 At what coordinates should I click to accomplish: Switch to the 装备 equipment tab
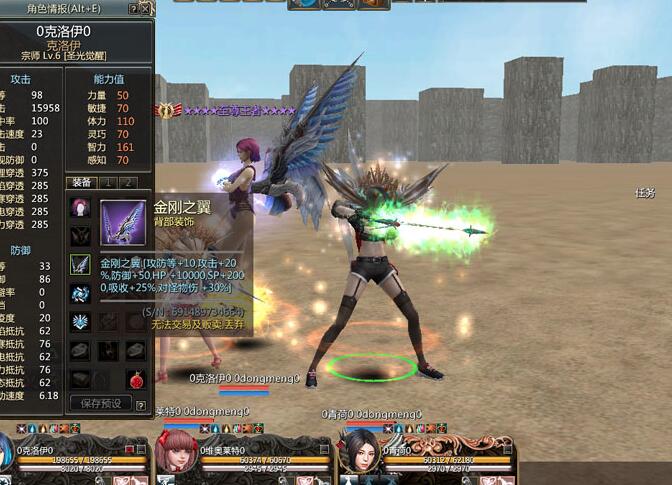81,183
